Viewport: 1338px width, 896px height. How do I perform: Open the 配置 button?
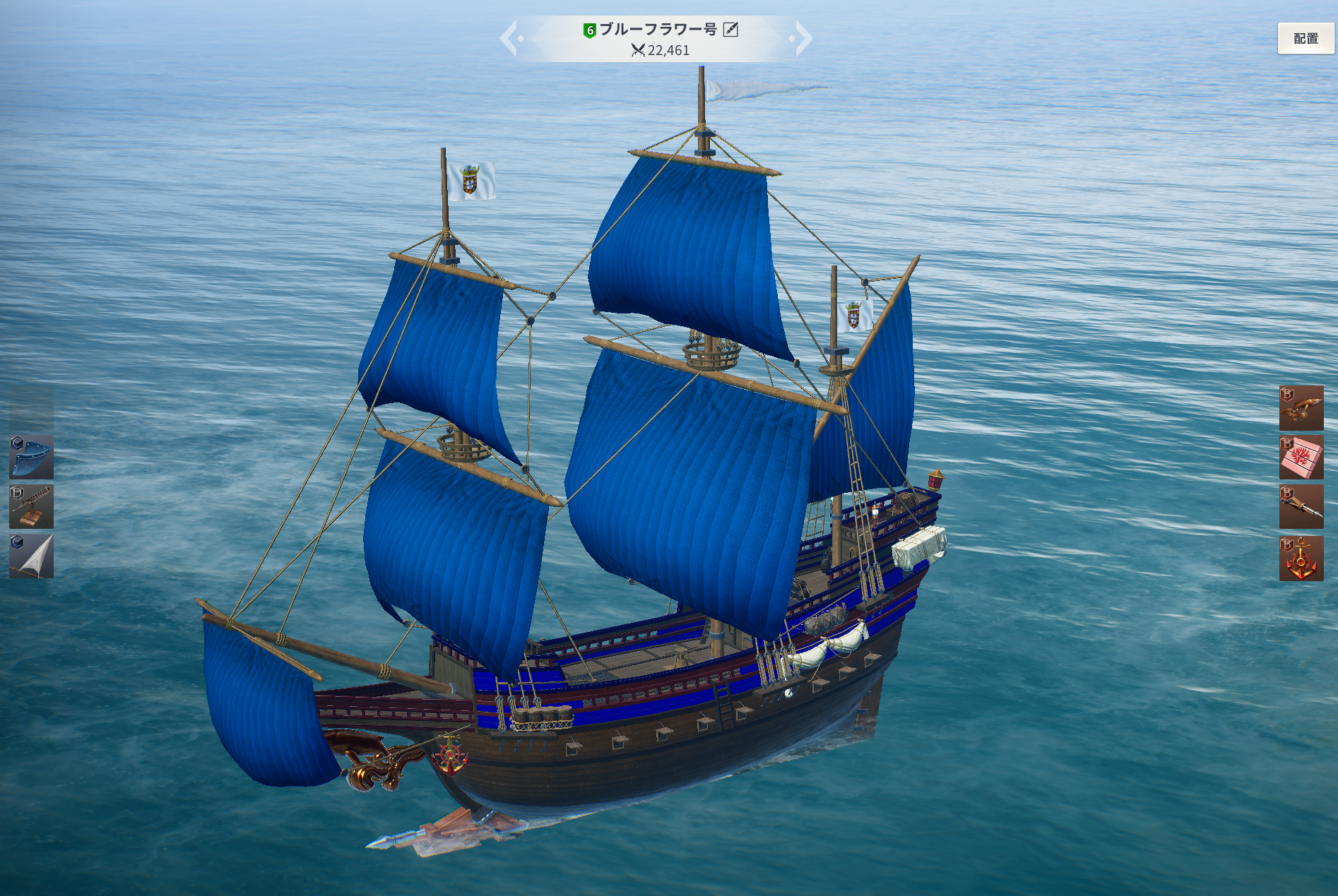click(1306, 39)
